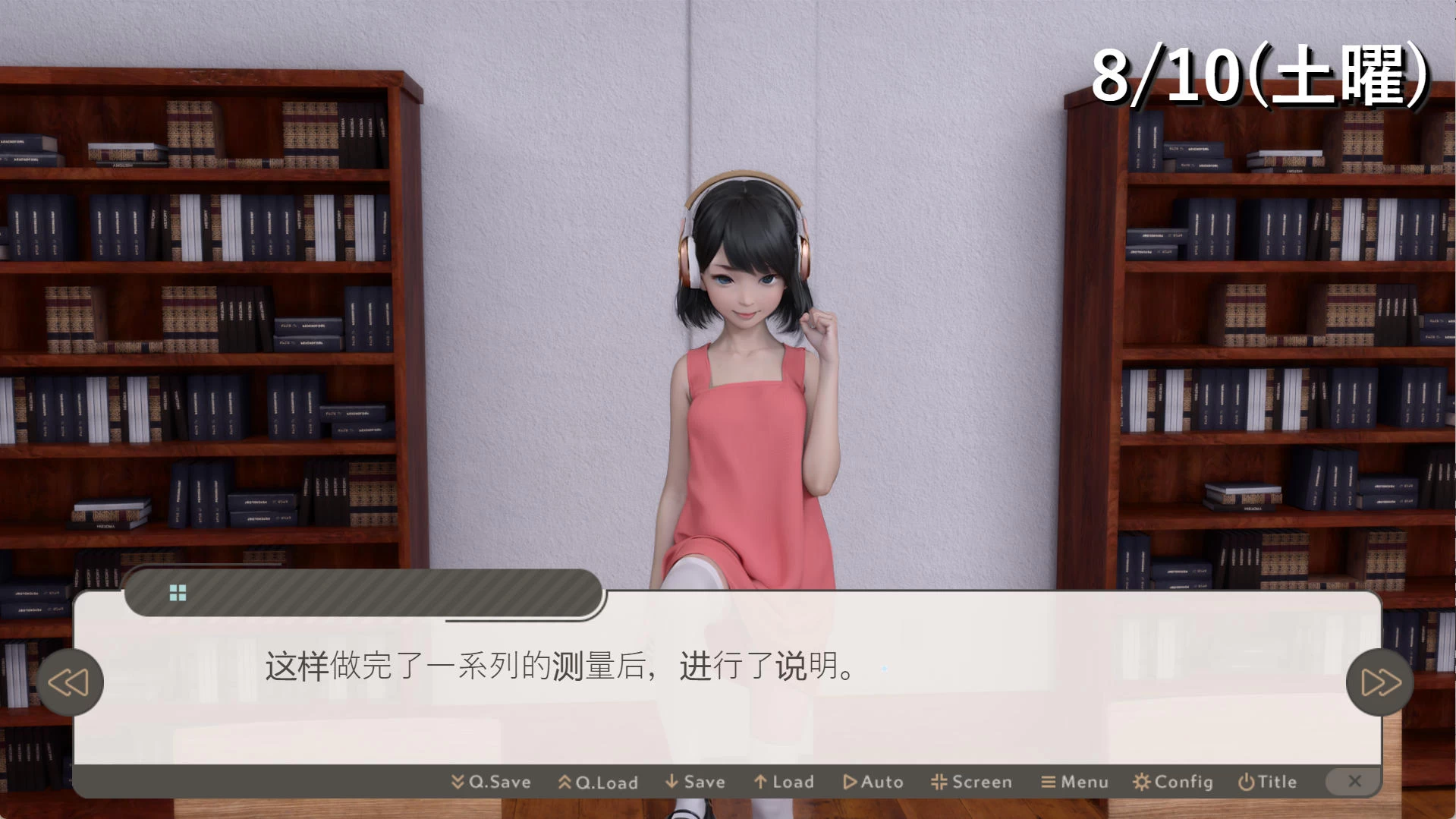Click the Q.Save quick save button
The image size is (1456, 819).
[x=491, y=782]
